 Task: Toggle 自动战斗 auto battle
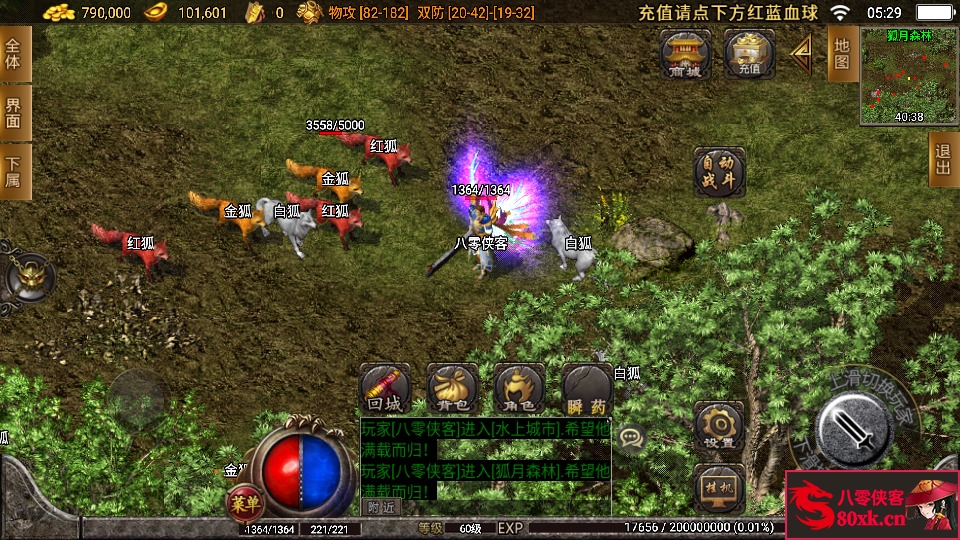point(719,173)
